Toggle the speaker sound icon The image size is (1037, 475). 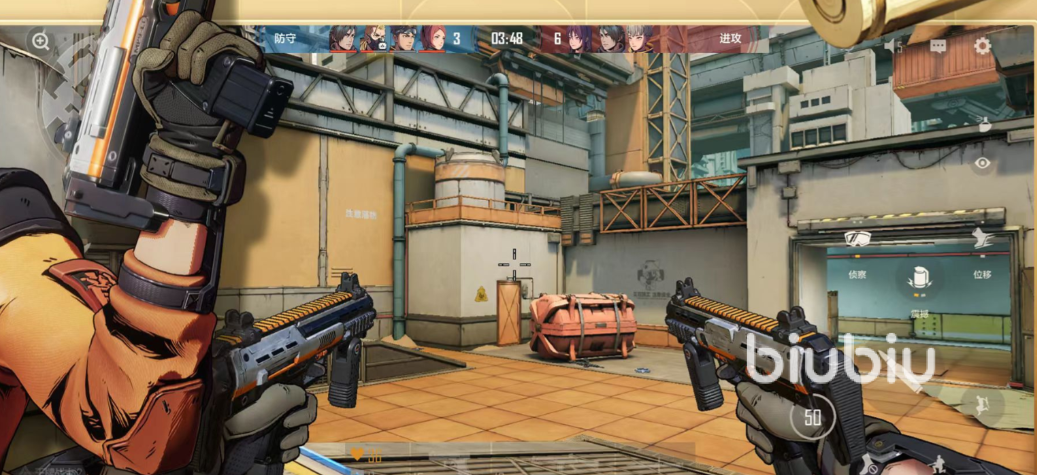coord(893,46)
